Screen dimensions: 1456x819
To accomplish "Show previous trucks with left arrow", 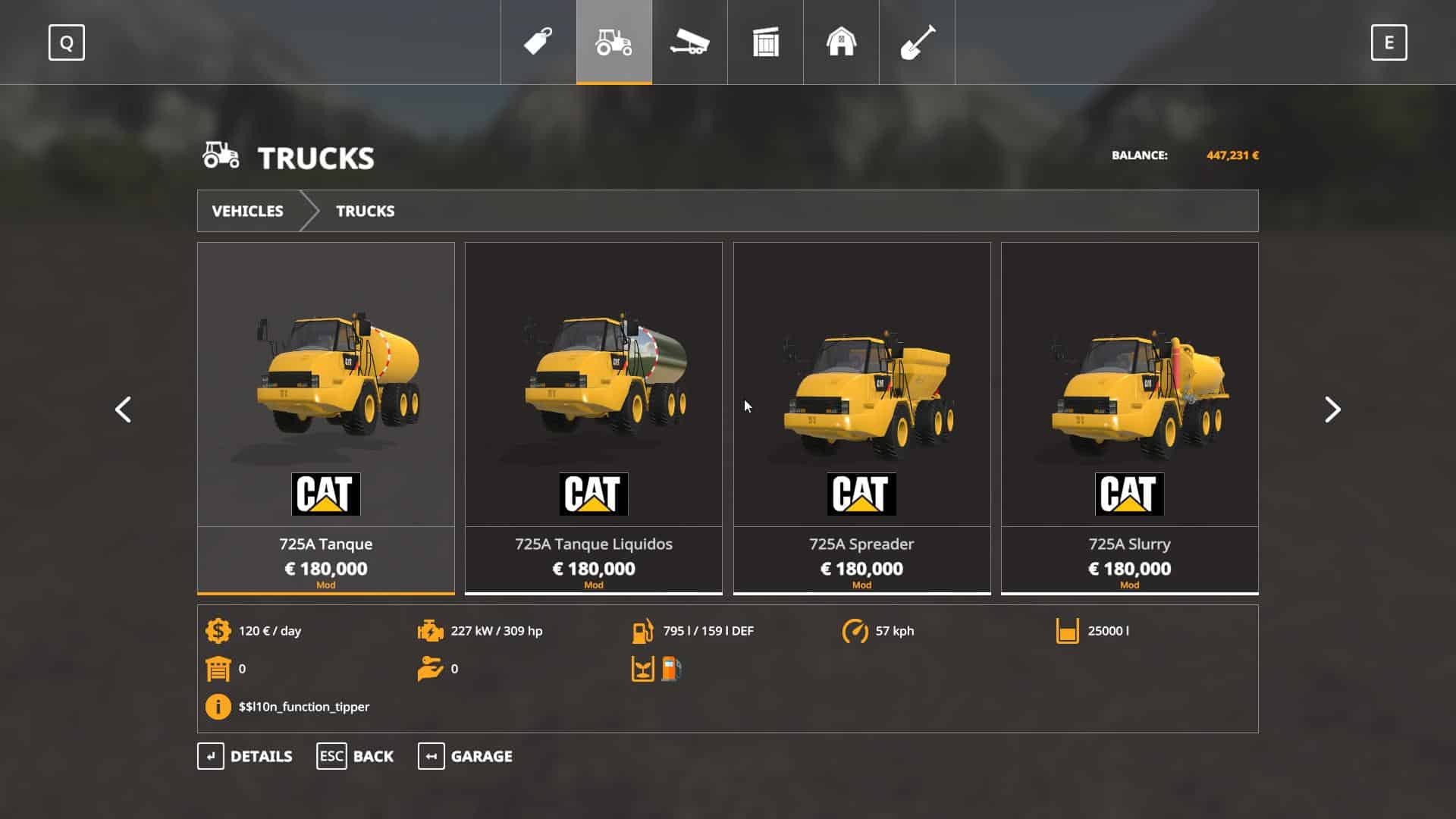I will tap(123, 409).
